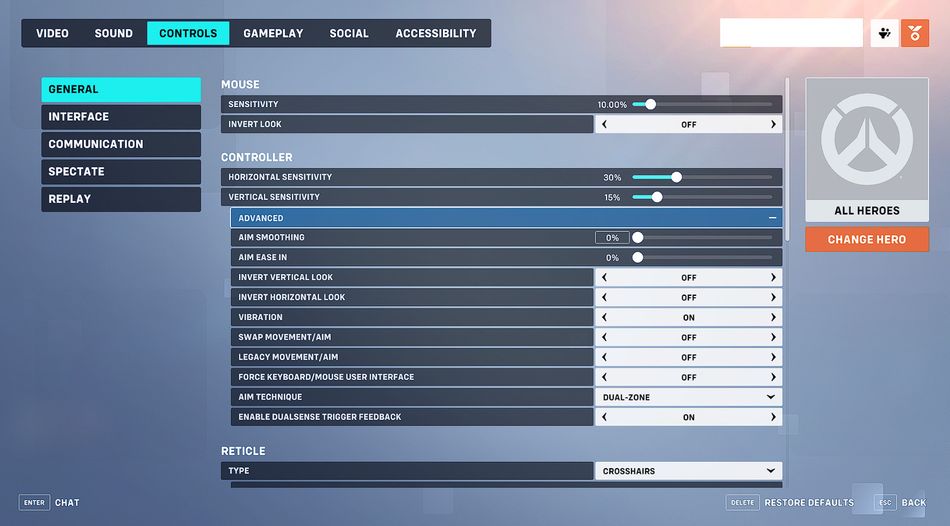Collapse the Advanced controller settings header
The width and height of the screenshot is (950, 526).
[772, 218]
